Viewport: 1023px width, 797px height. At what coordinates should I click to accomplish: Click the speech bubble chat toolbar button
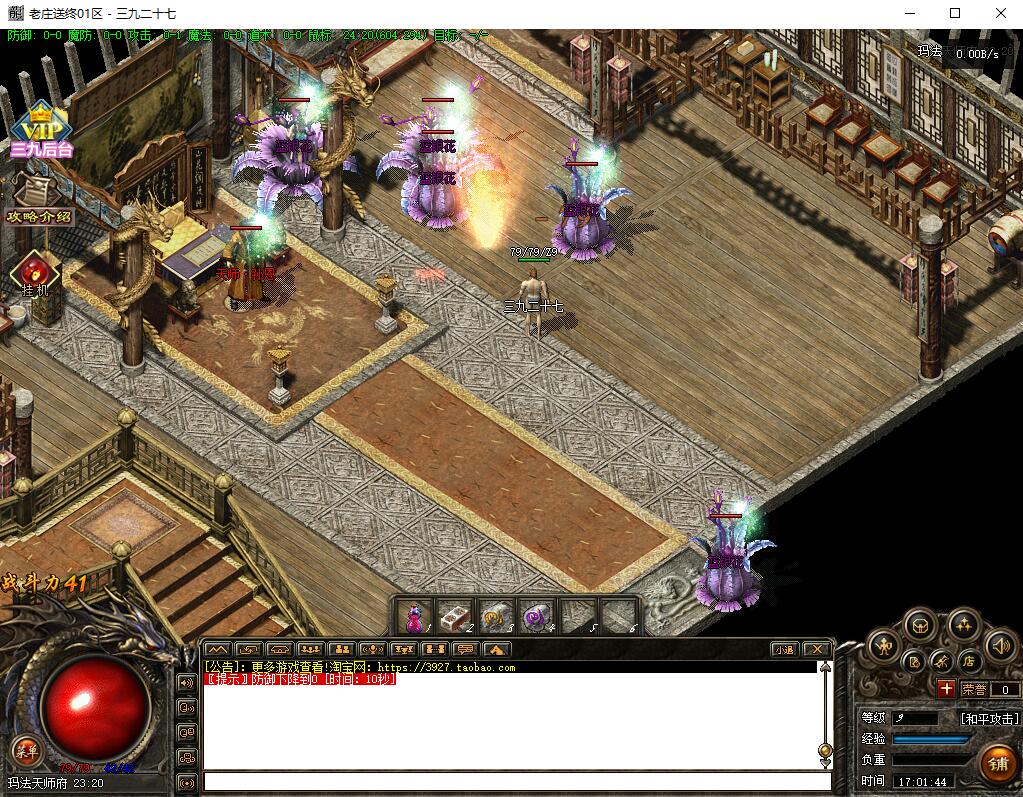click(x=464, y=649)
